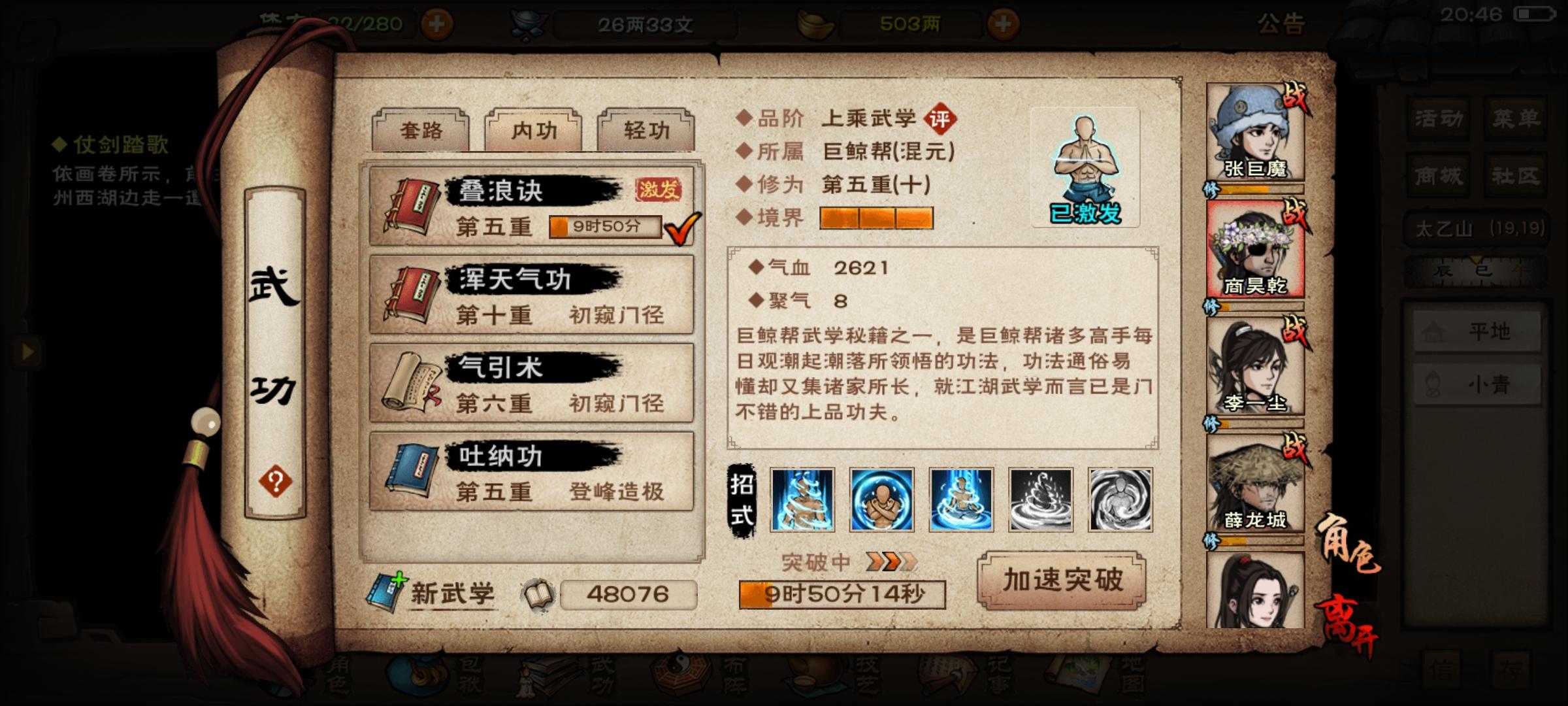Switch to the 轻功 tab
The image size is (1568, 706).
647,131
